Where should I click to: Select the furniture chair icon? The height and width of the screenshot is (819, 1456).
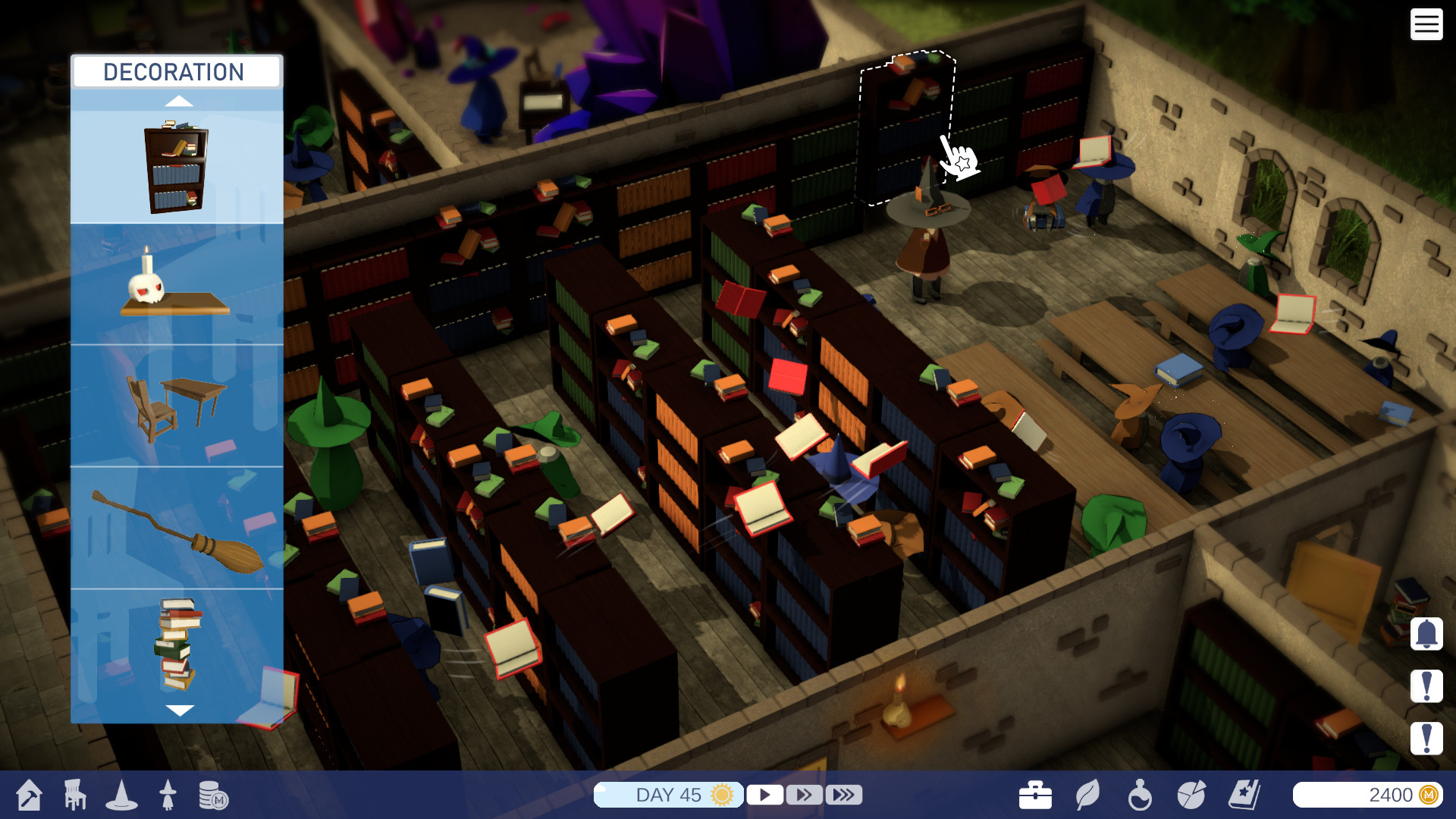point(74,795)
